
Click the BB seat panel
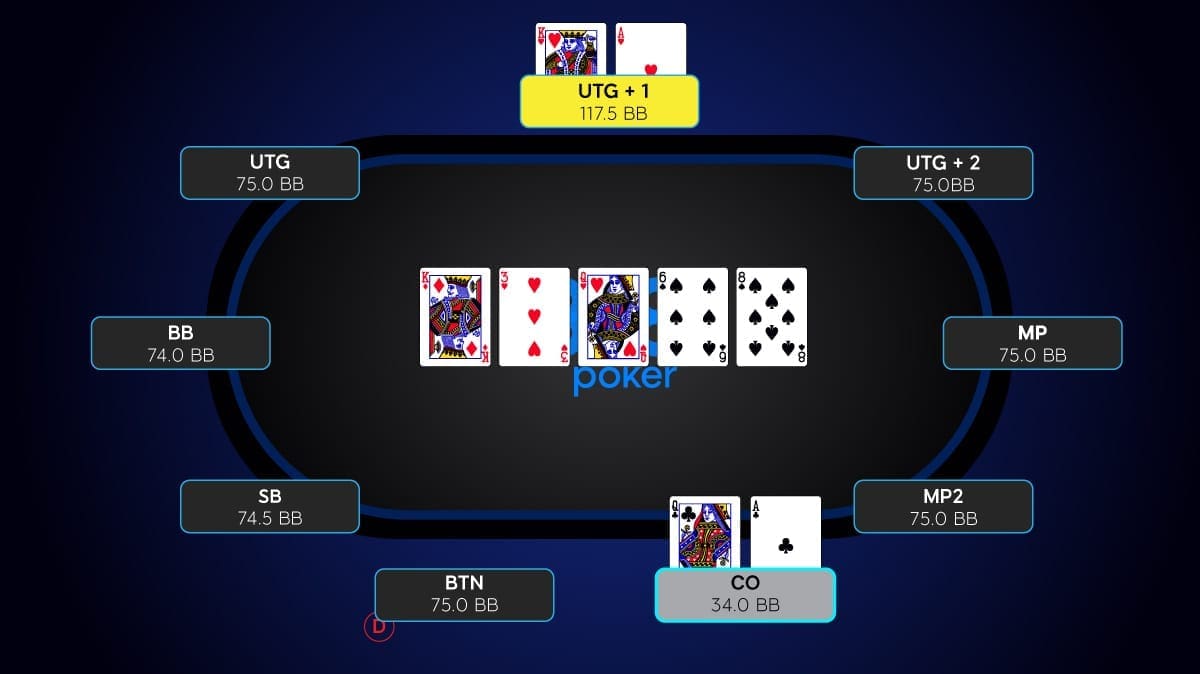coord(181,343)
